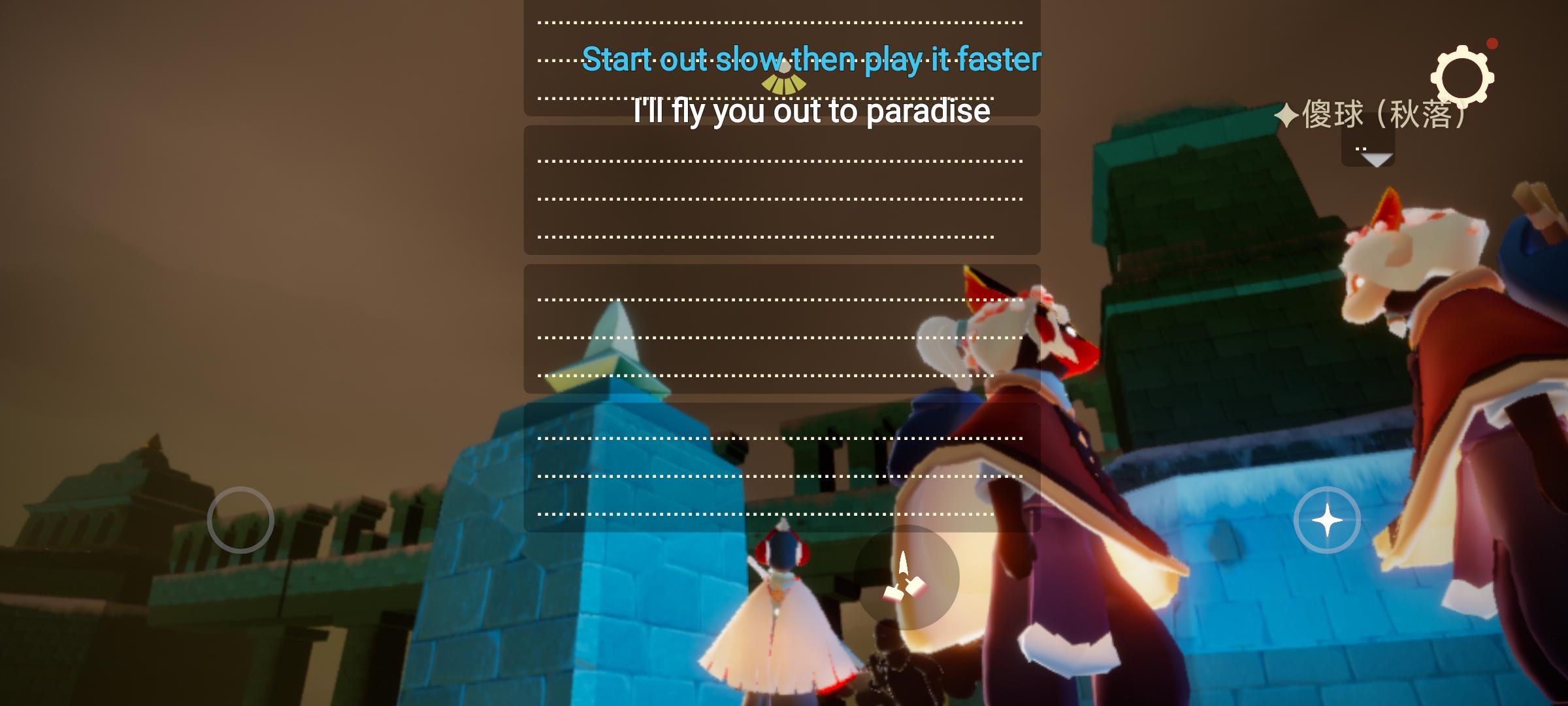The image size is (1568, 706).
Task: Toggle the recording state via the red dot
Action: pyautogui.click(x=1491, y=44)
